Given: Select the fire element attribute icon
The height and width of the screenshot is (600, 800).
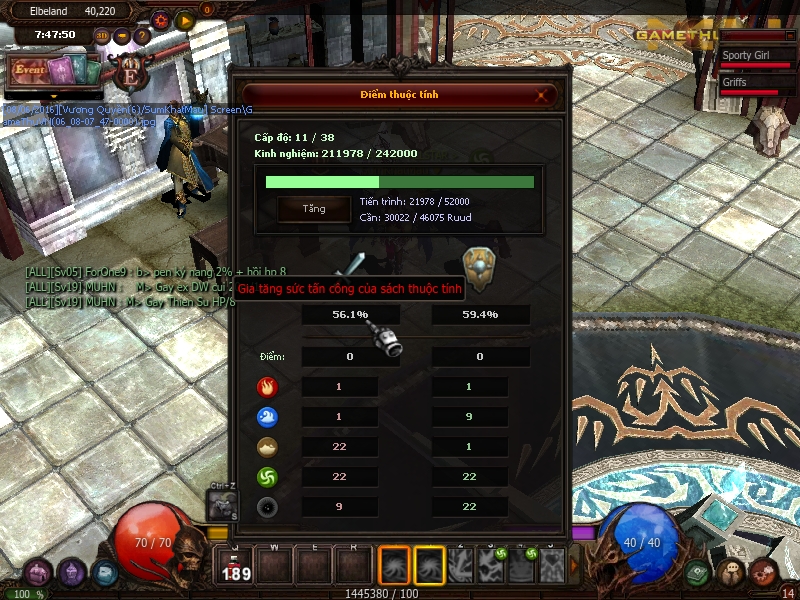Looking at the screenshot, I should click(267, 387).
